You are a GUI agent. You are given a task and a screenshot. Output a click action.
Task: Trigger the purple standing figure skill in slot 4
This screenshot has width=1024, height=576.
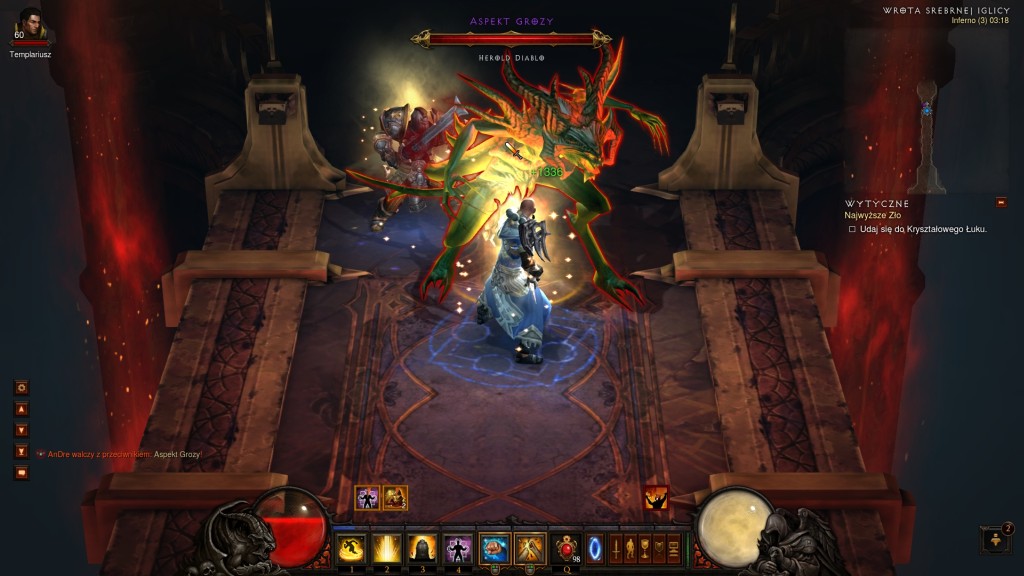point(457,548)
